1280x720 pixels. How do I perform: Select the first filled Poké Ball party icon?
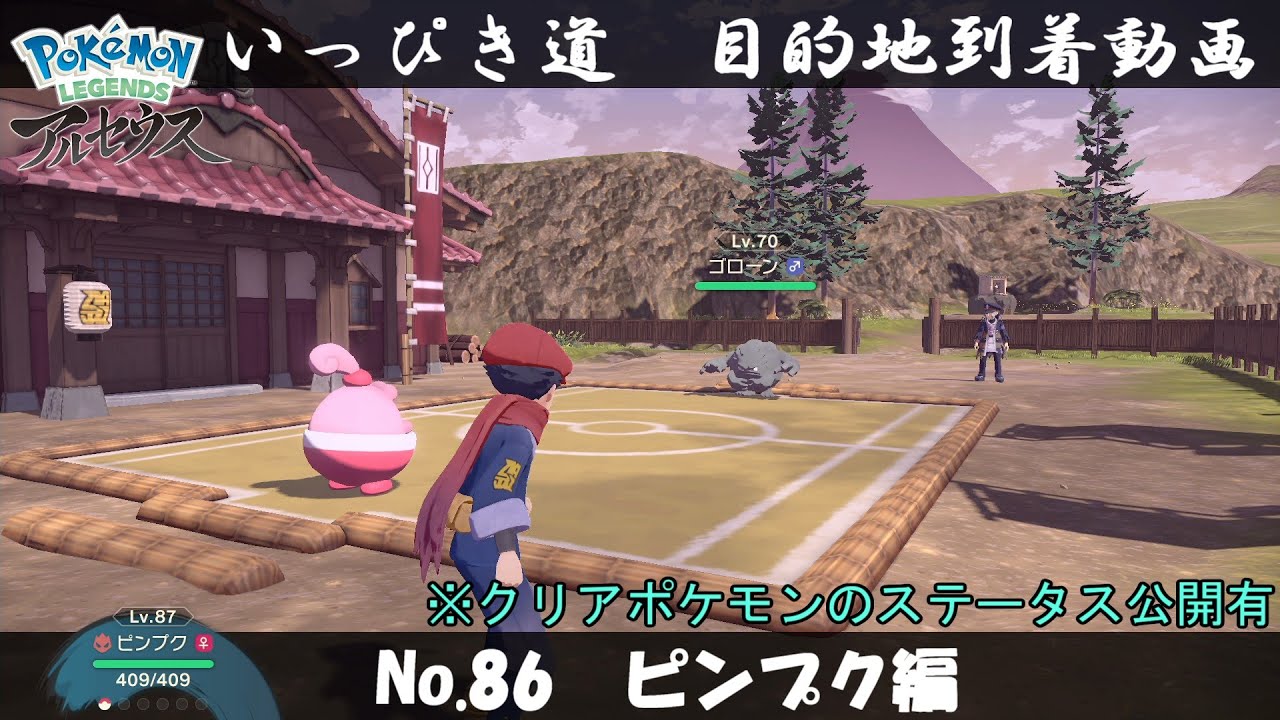point(104,705)
